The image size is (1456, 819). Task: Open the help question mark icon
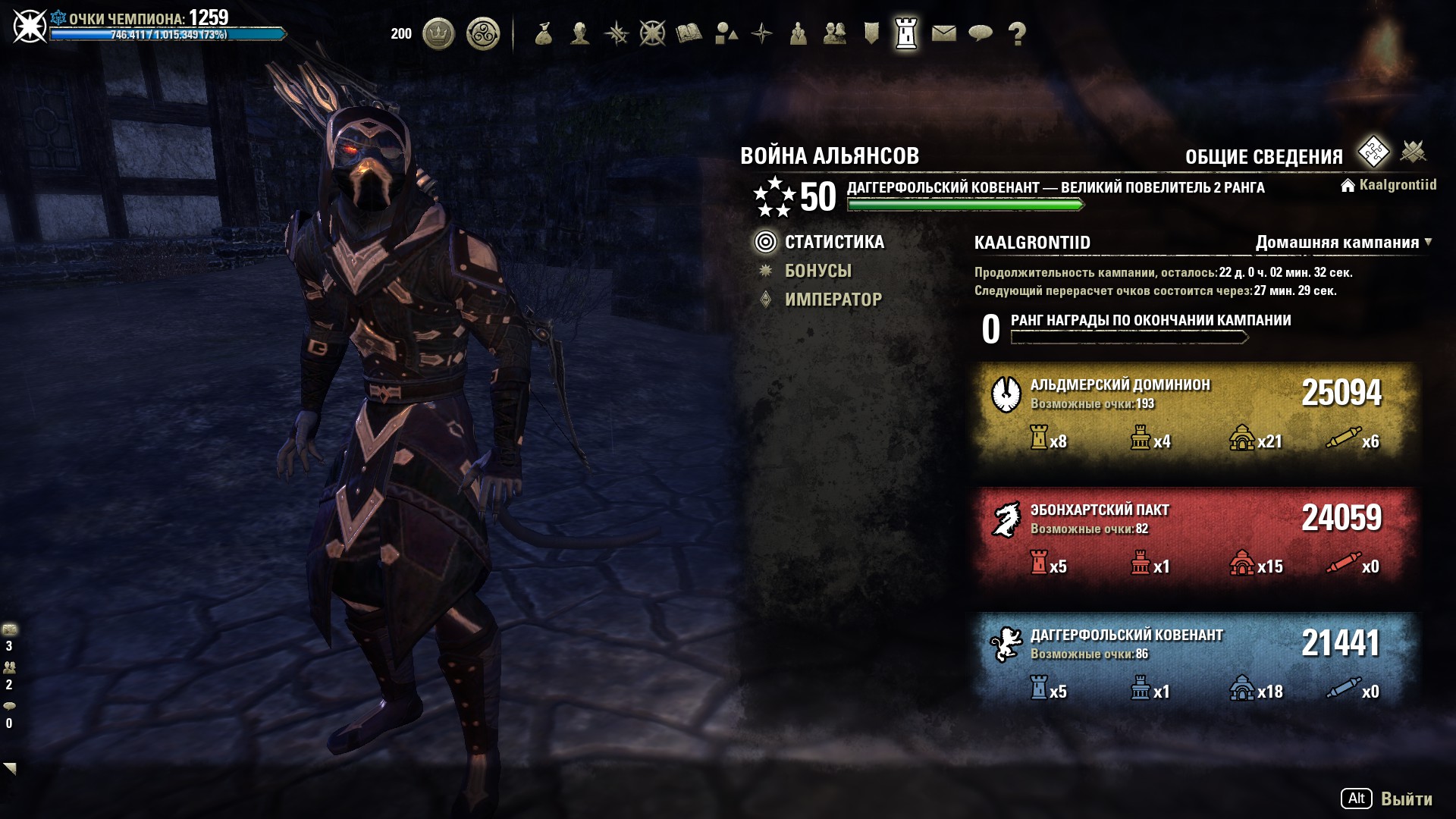tap(1017, 33)
